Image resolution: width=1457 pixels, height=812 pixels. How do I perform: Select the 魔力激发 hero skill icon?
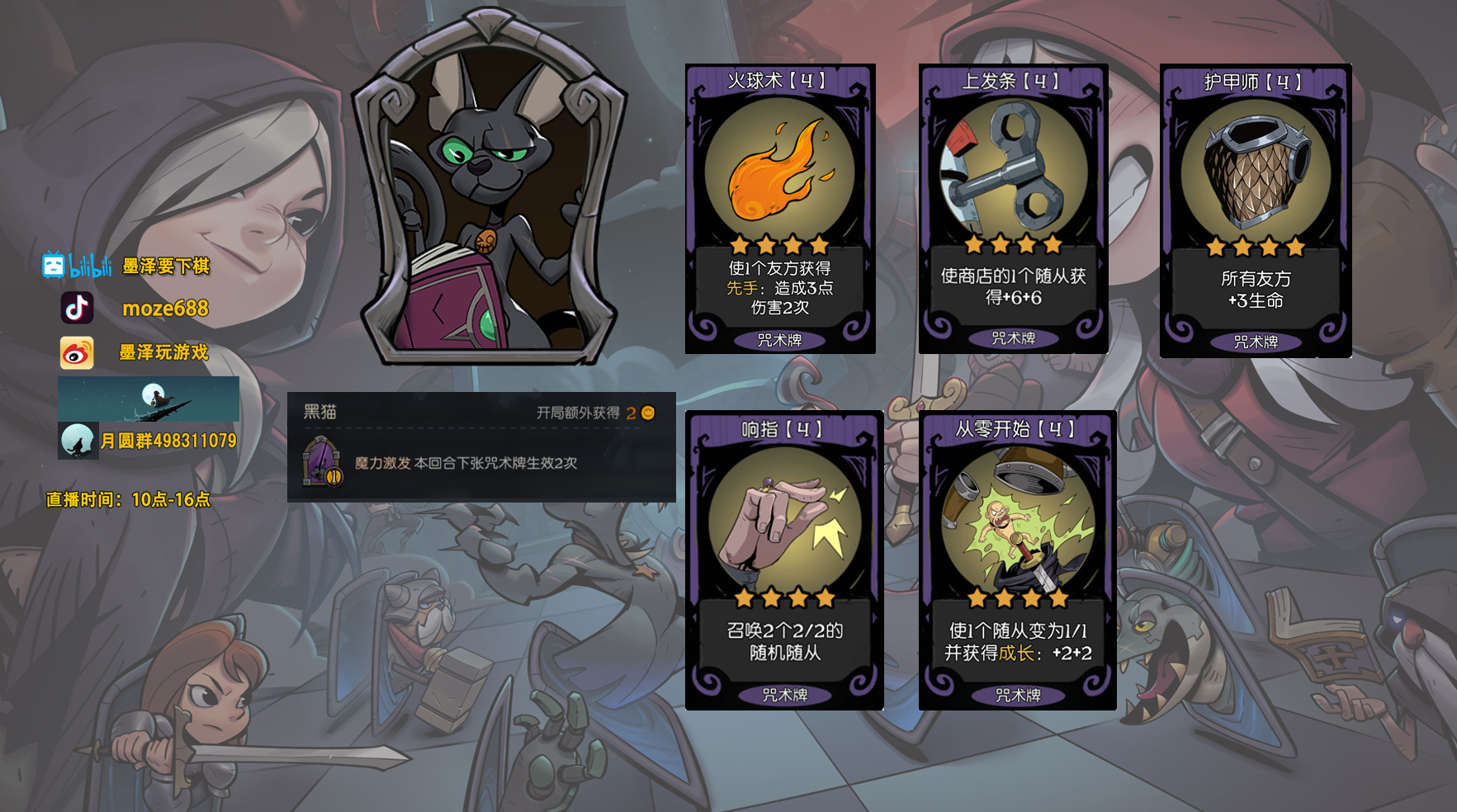click(x=321, y=462)
